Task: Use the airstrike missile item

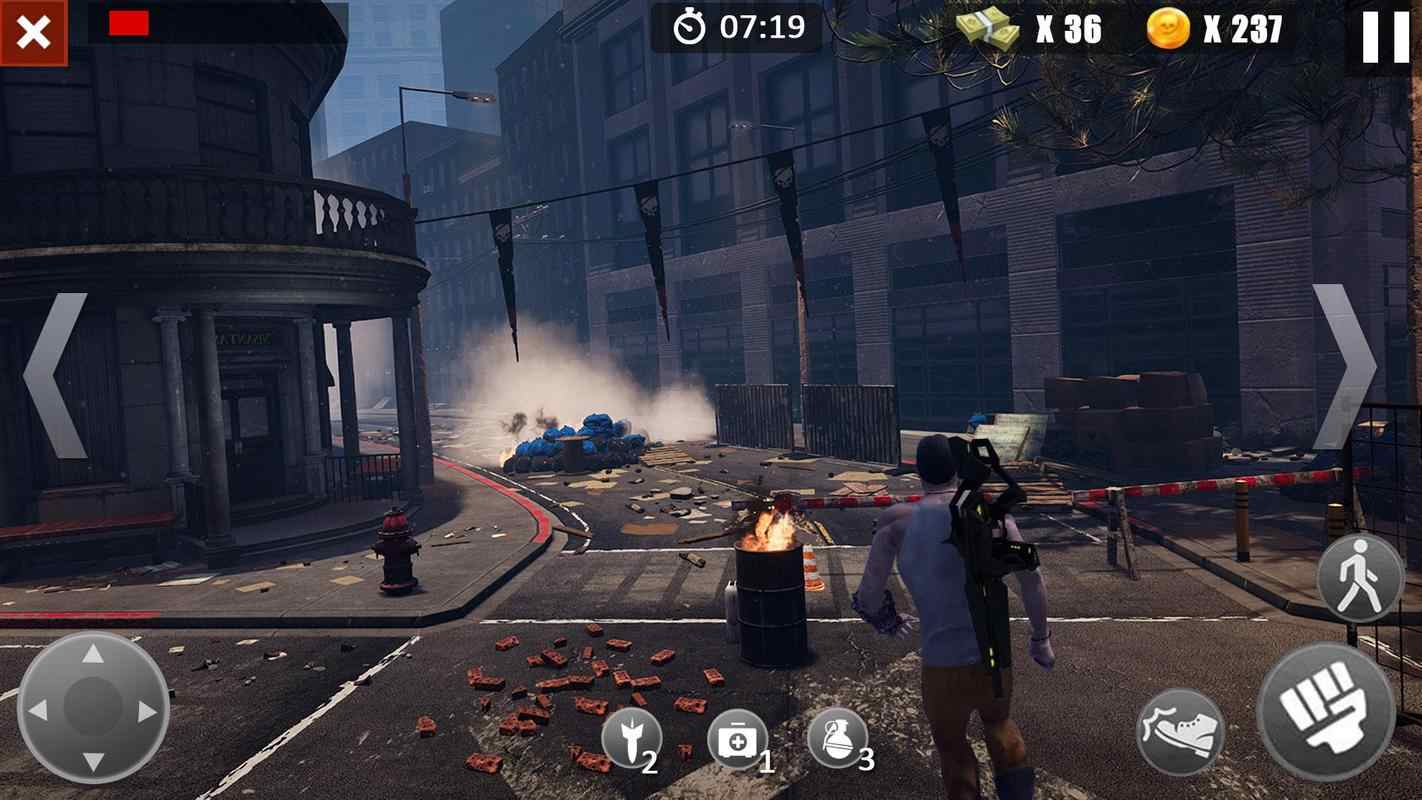Action: point(631,738)
